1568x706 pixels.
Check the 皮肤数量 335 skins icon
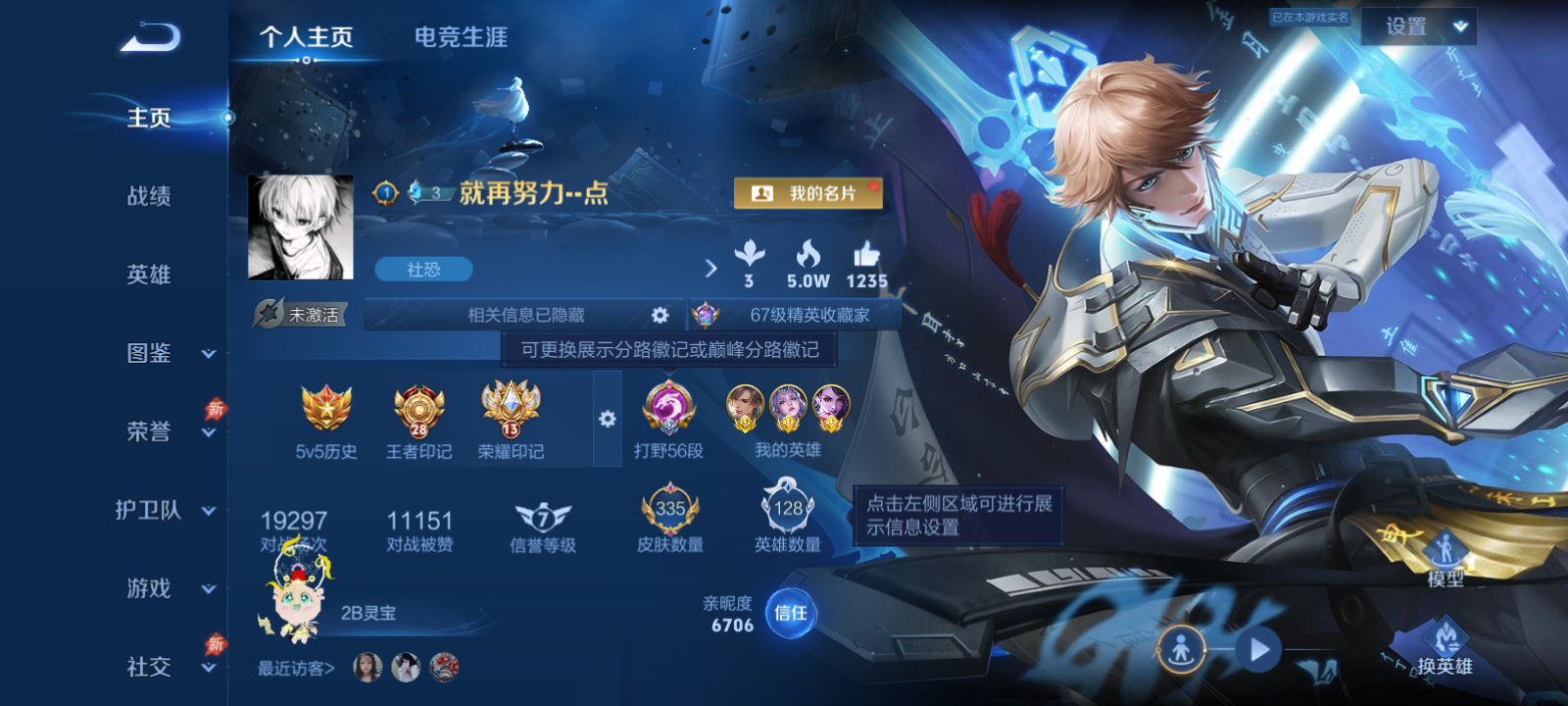pyautogui.click(x=669, y=510)
